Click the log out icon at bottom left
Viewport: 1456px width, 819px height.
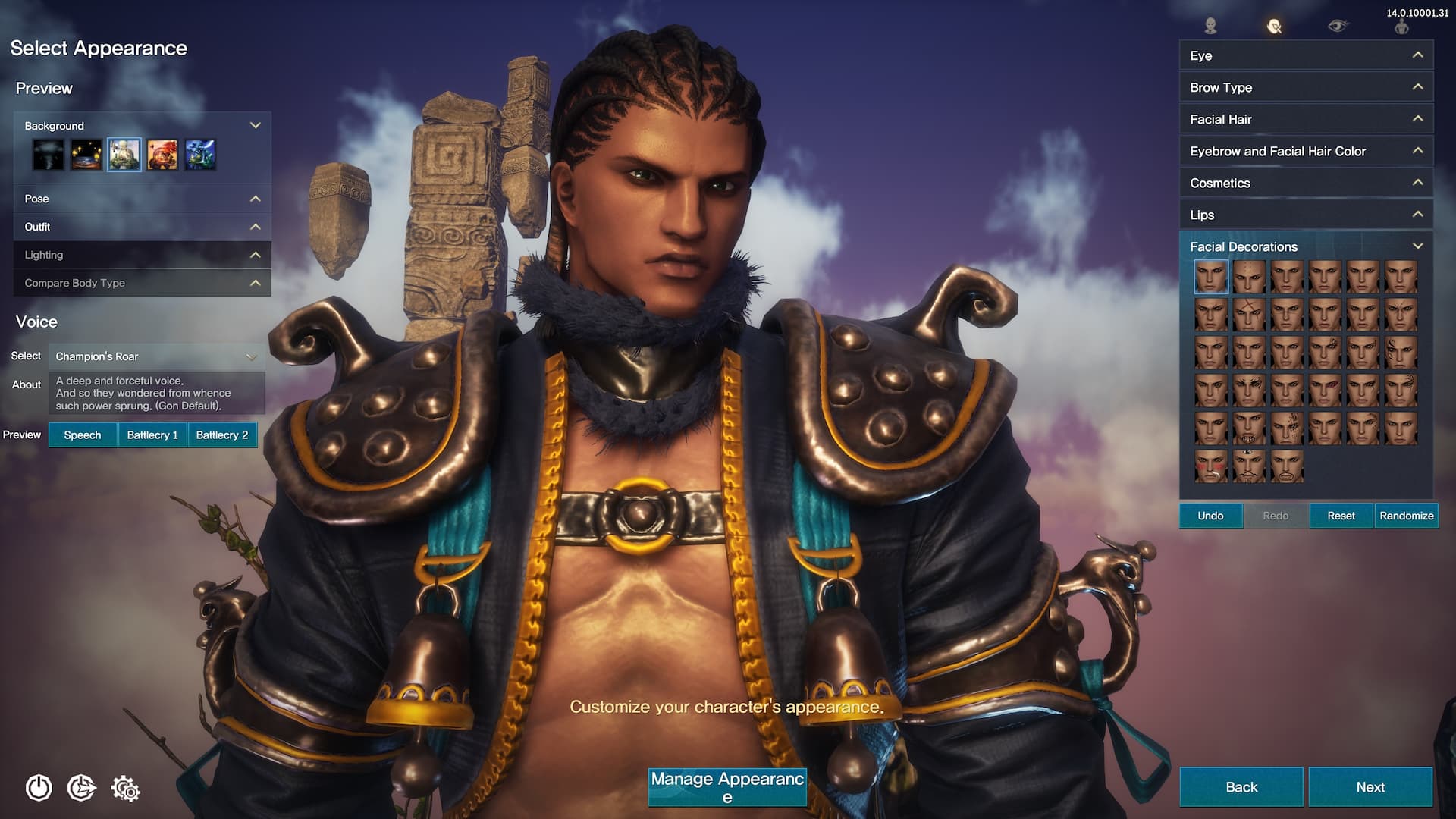(83, 789)
